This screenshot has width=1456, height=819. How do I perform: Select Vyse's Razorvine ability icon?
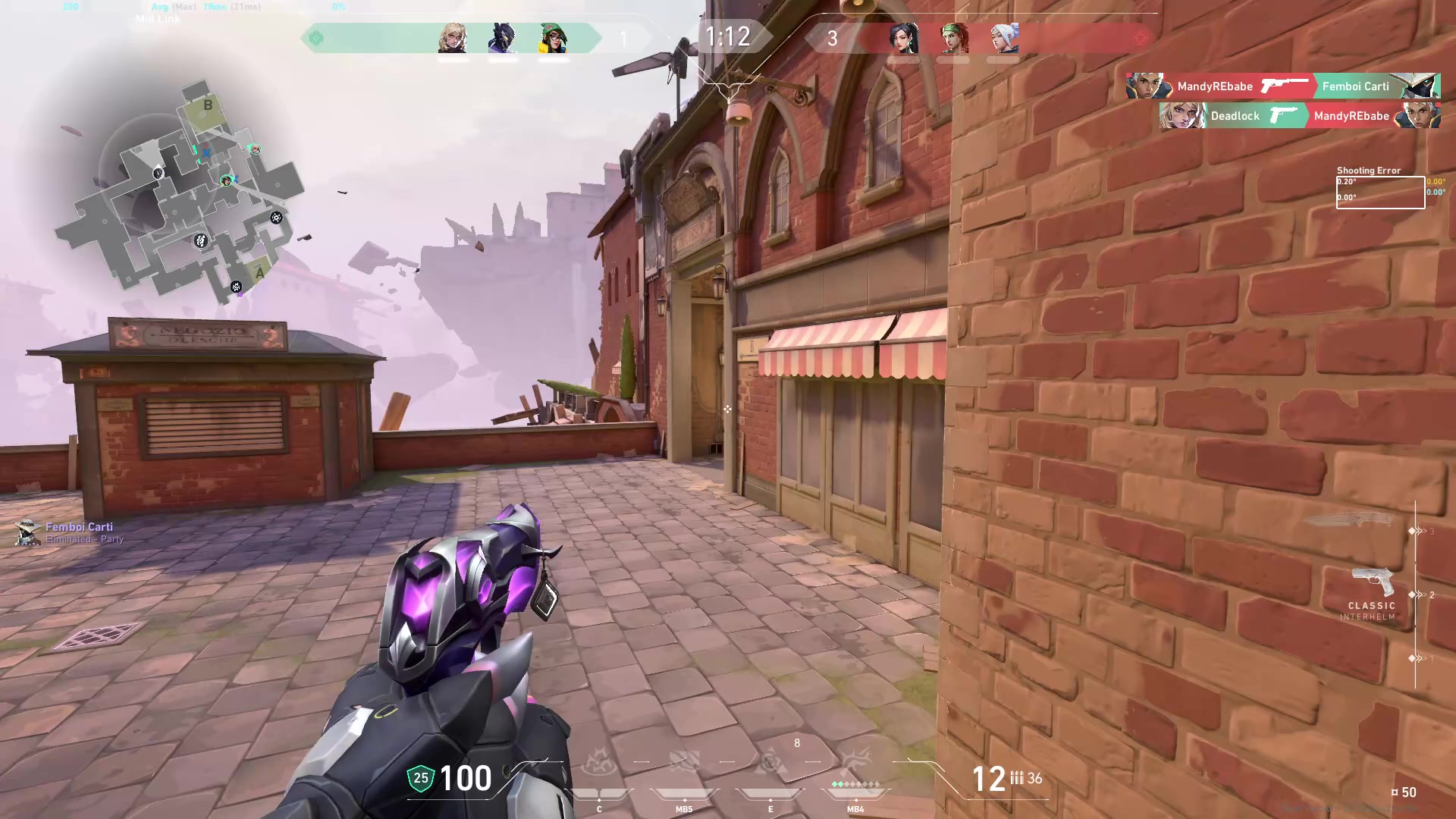click(599, 762)
